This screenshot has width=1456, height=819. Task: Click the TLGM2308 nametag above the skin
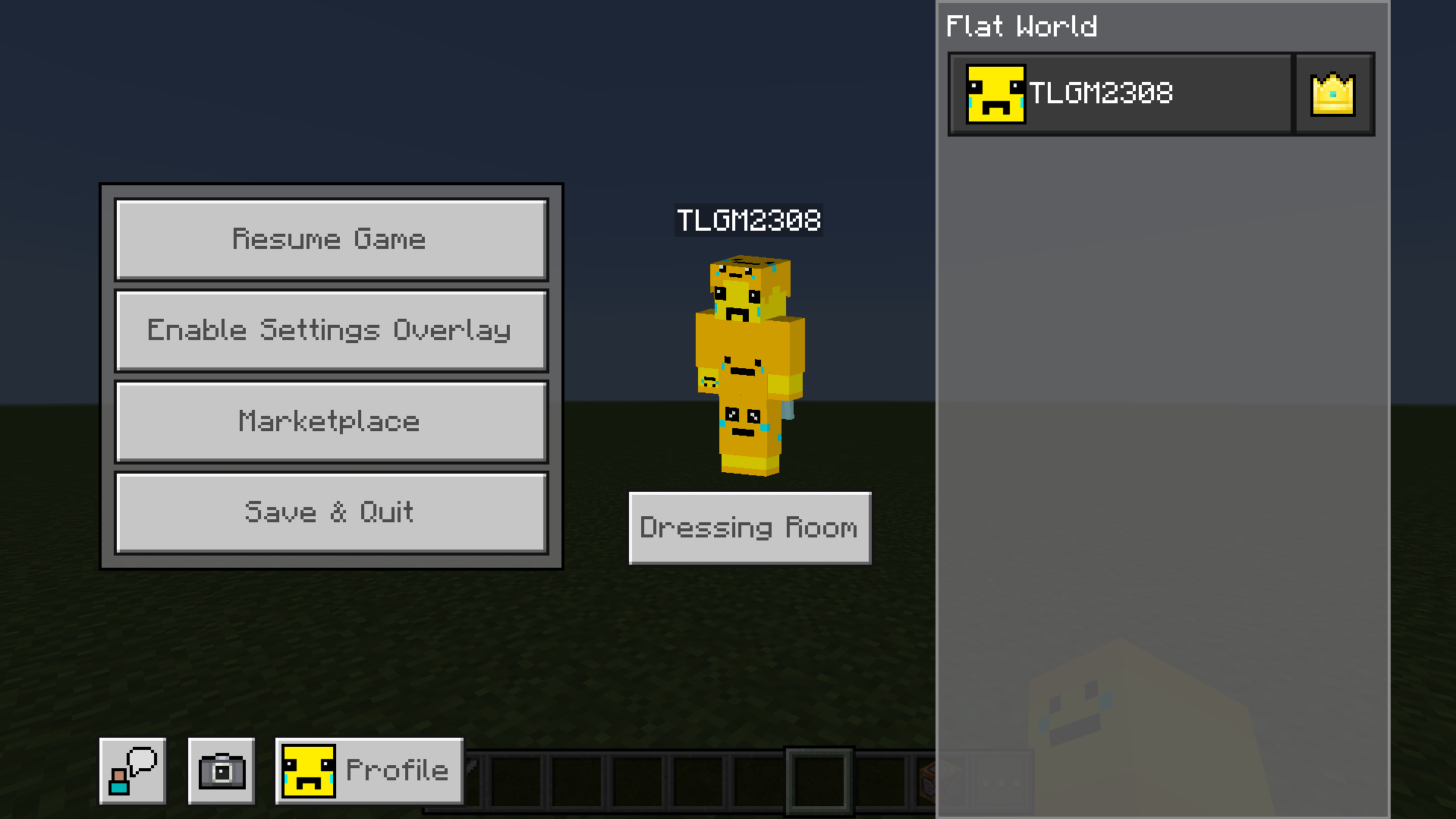(748, 221)
